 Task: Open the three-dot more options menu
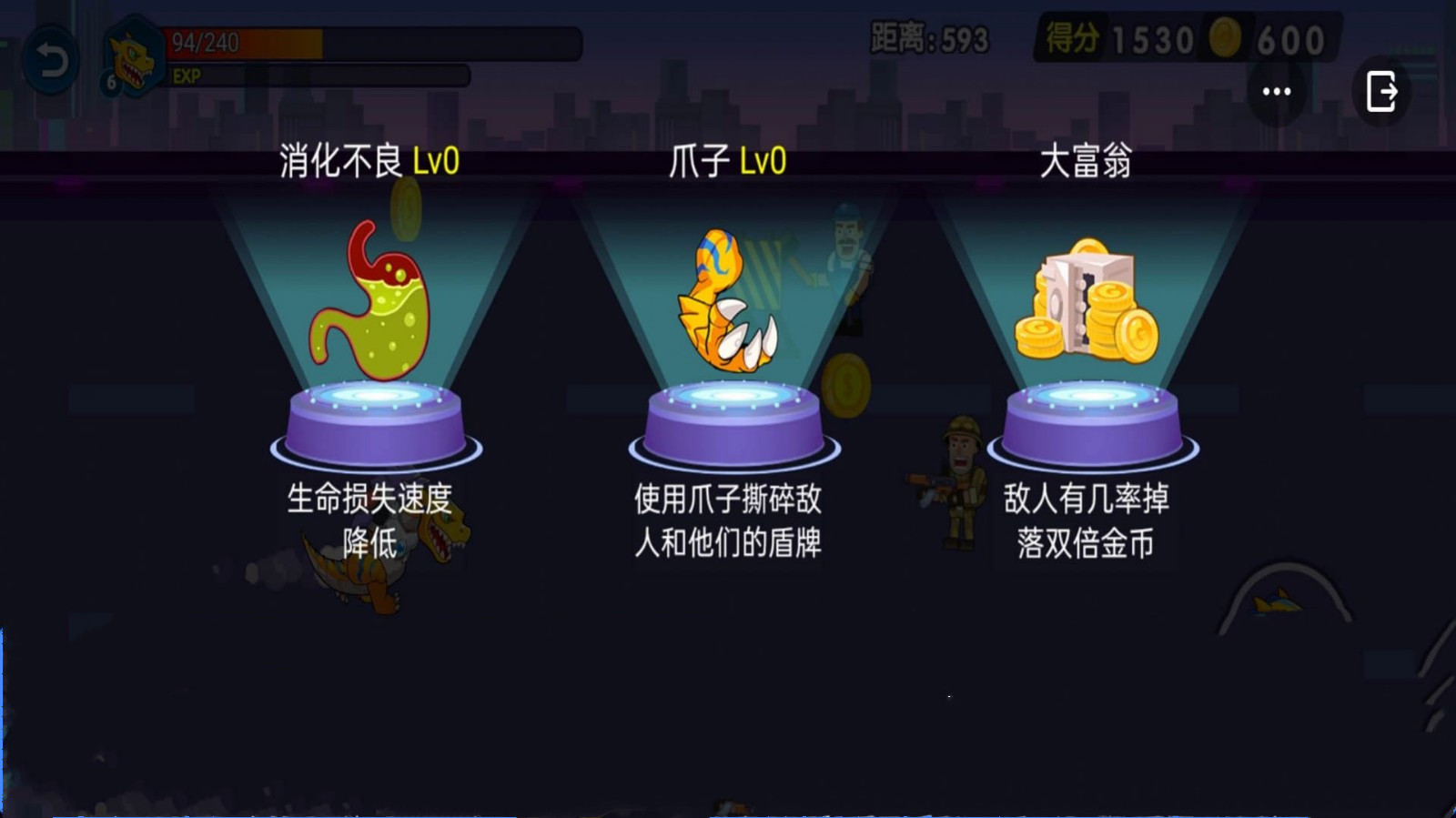(1276, 89)
